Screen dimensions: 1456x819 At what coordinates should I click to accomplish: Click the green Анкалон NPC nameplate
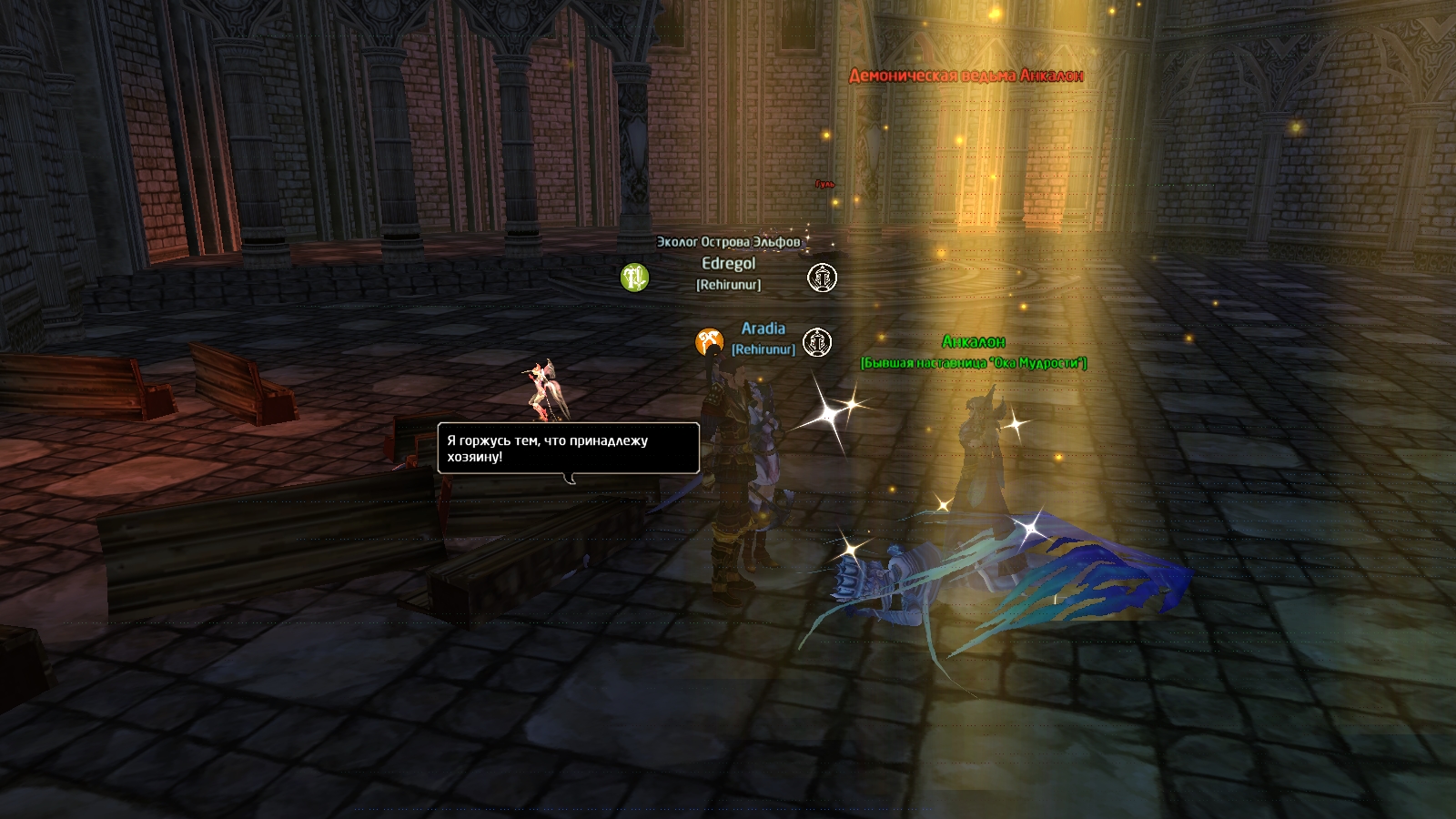[973, 342]
